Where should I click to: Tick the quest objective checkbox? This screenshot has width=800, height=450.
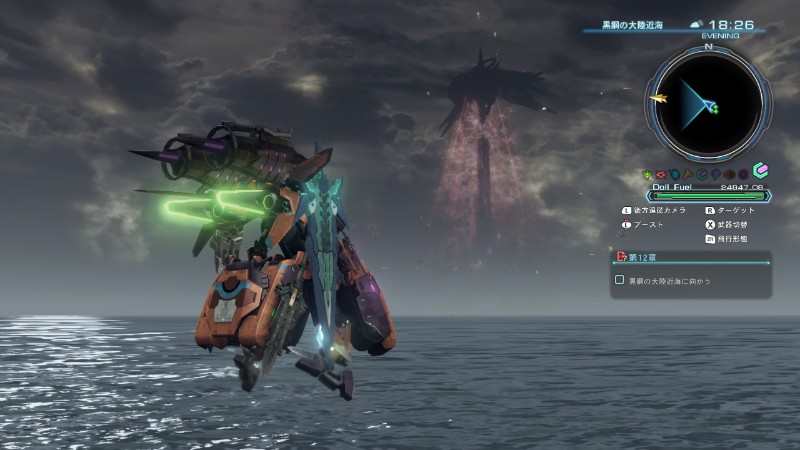tap(620, 281)
